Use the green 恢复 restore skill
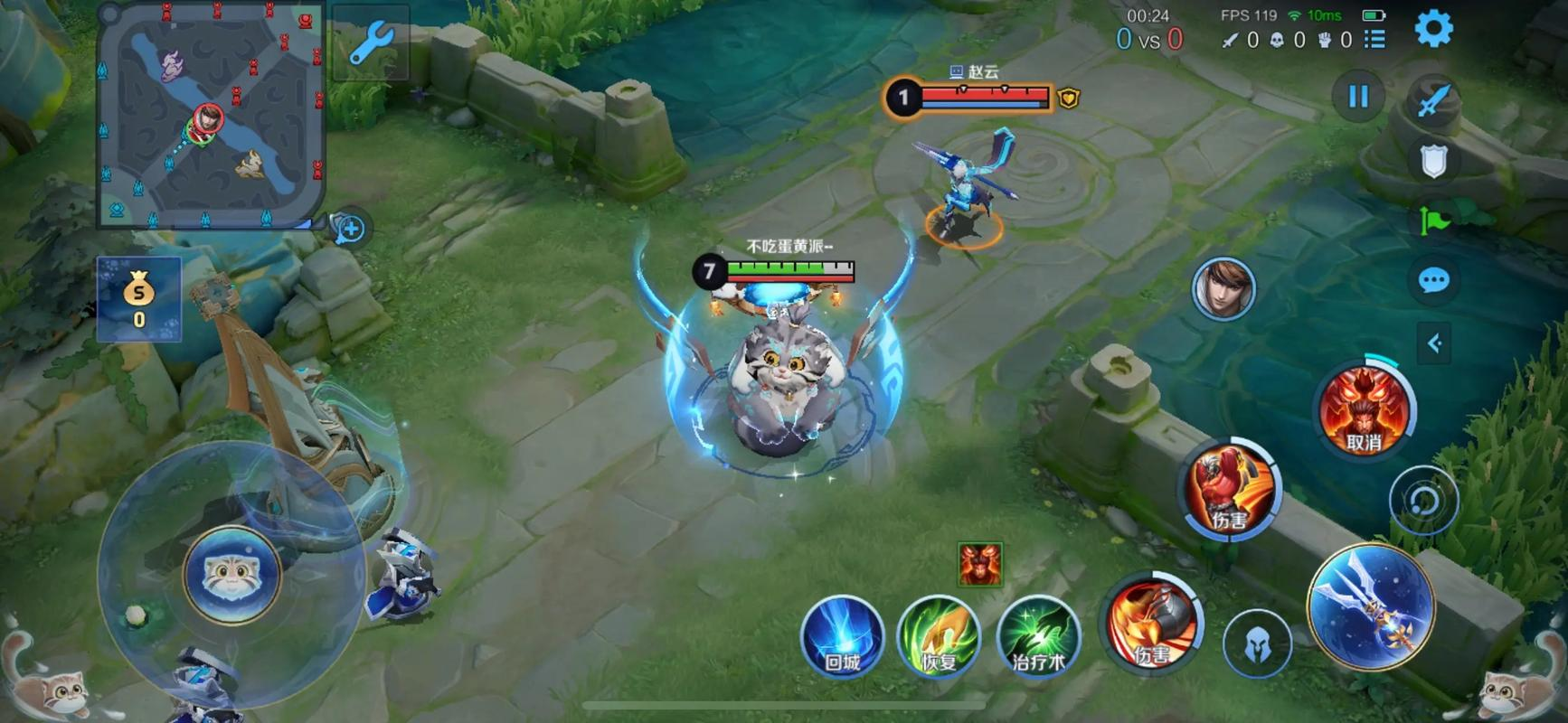1568x723 pixels. [939, 637]
